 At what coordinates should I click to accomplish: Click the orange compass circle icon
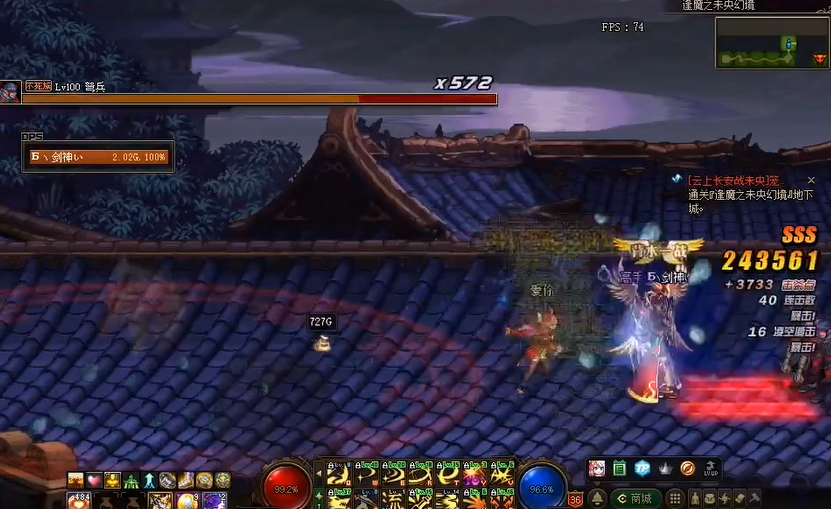tap(688, 468)
